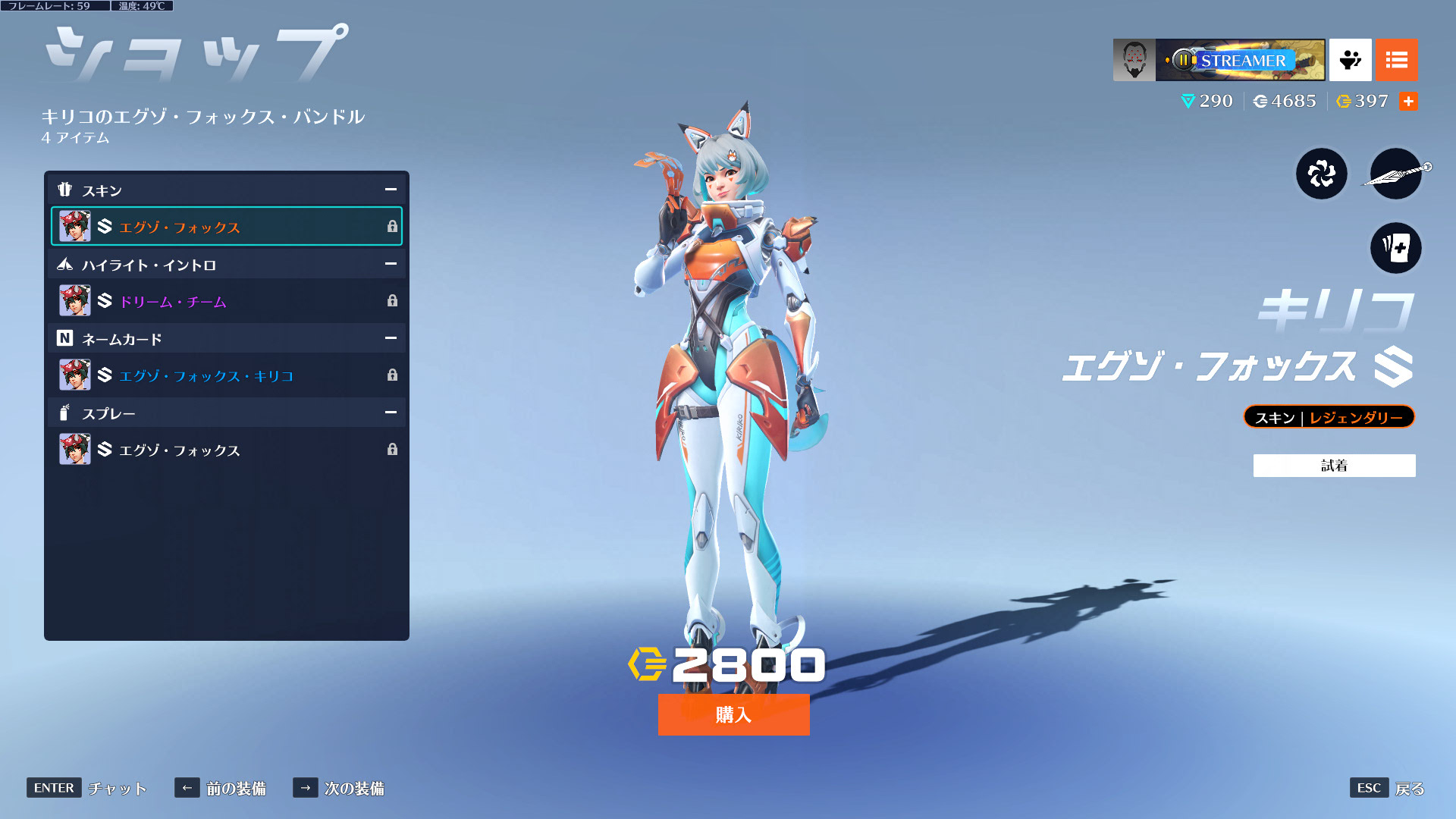Show the previous equipment with 前の装備
The height and width of the screenshot is (819, 1456).
coord(221,789)
